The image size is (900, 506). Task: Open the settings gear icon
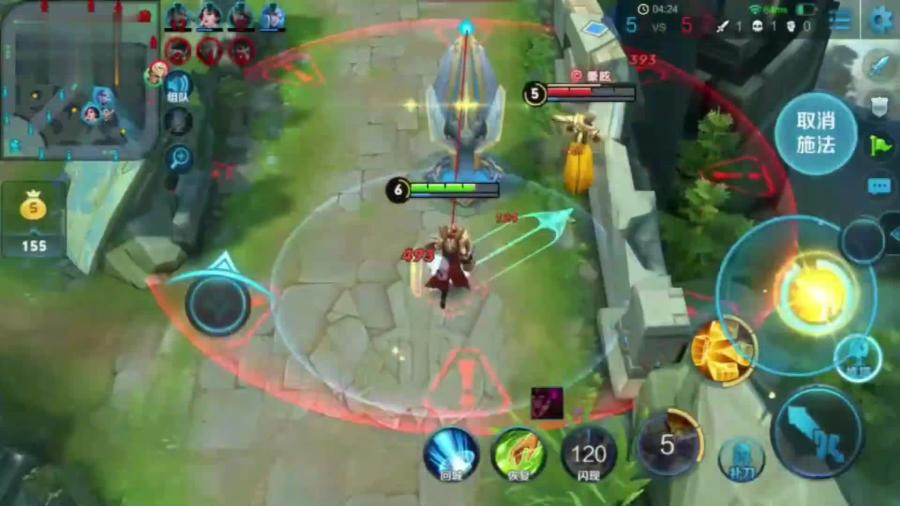click(881, 19)
